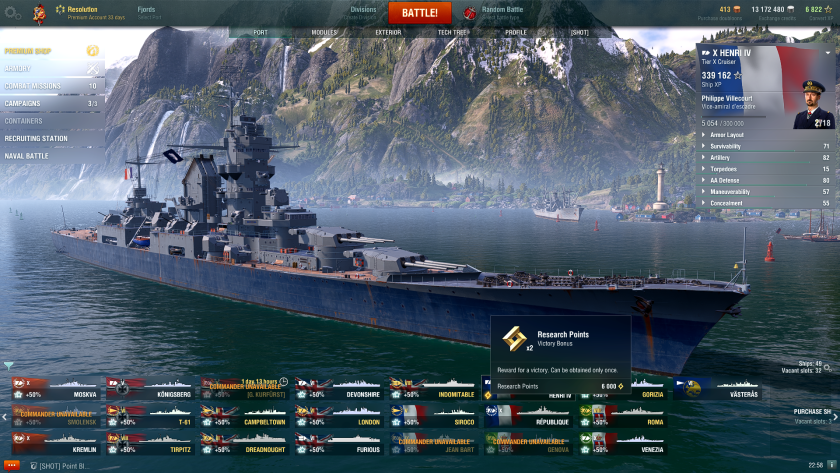The height and width of the screenshot is (473, 840).
Task: Open the Premium Shop
Action: [x=28, y=50]
